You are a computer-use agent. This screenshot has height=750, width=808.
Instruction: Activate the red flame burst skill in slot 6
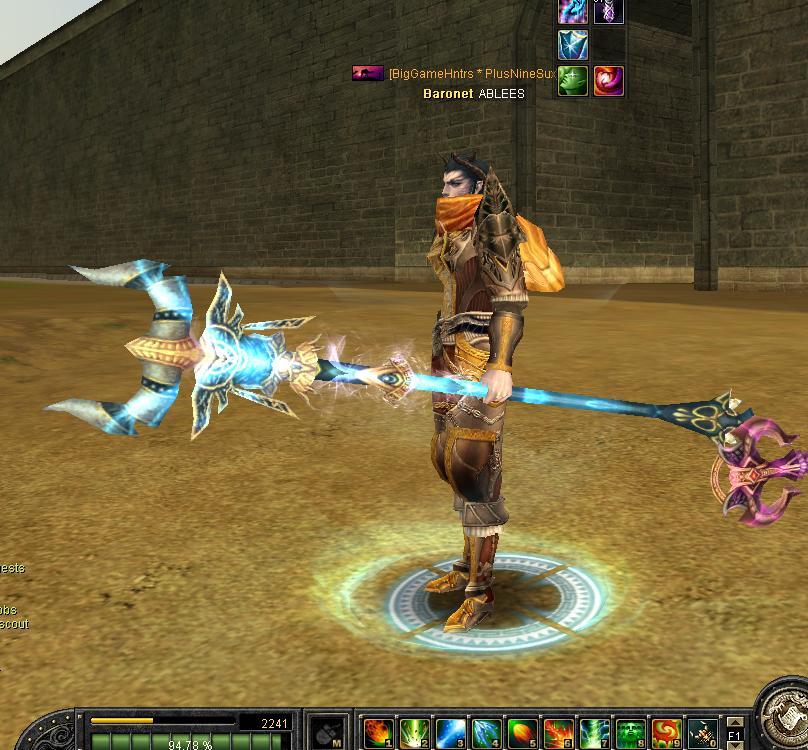click(558, 733)
